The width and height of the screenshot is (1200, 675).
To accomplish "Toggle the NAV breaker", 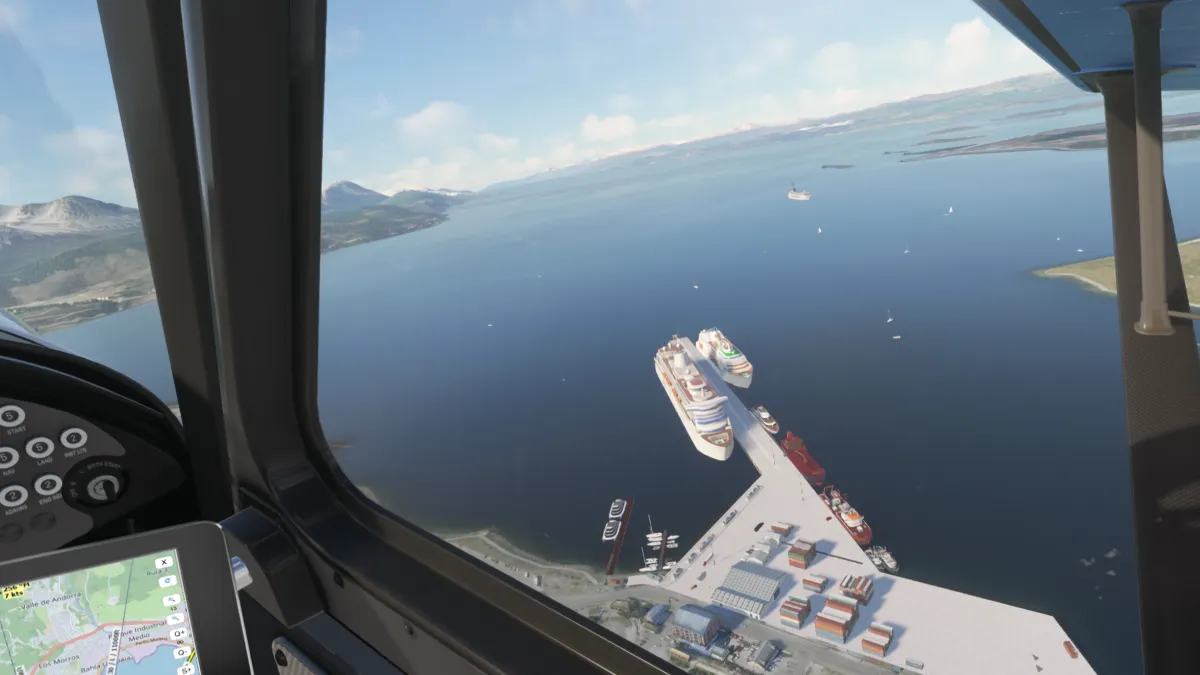I will 5,458.
